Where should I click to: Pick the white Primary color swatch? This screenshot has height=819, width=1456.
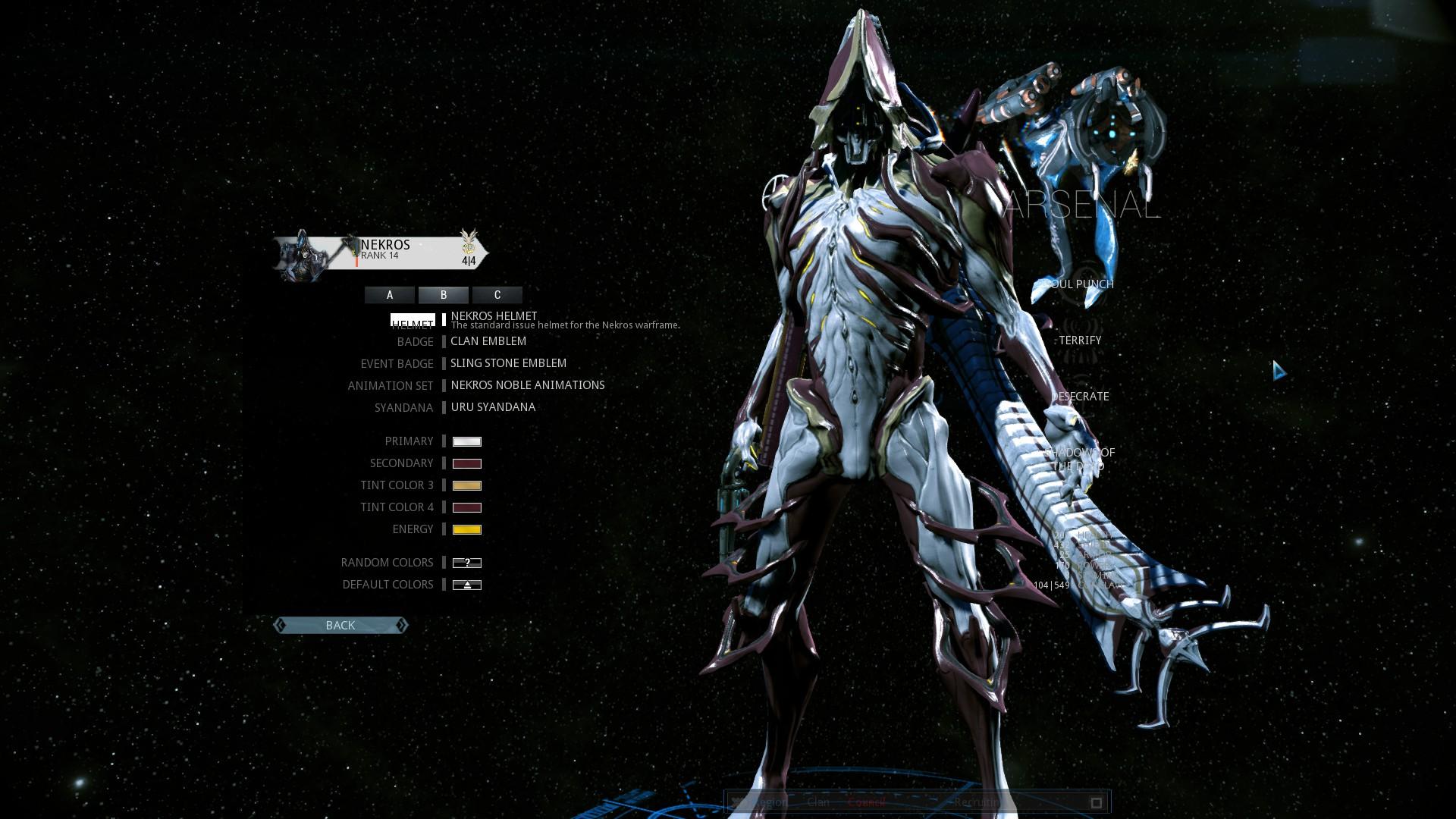click(467, 441)
